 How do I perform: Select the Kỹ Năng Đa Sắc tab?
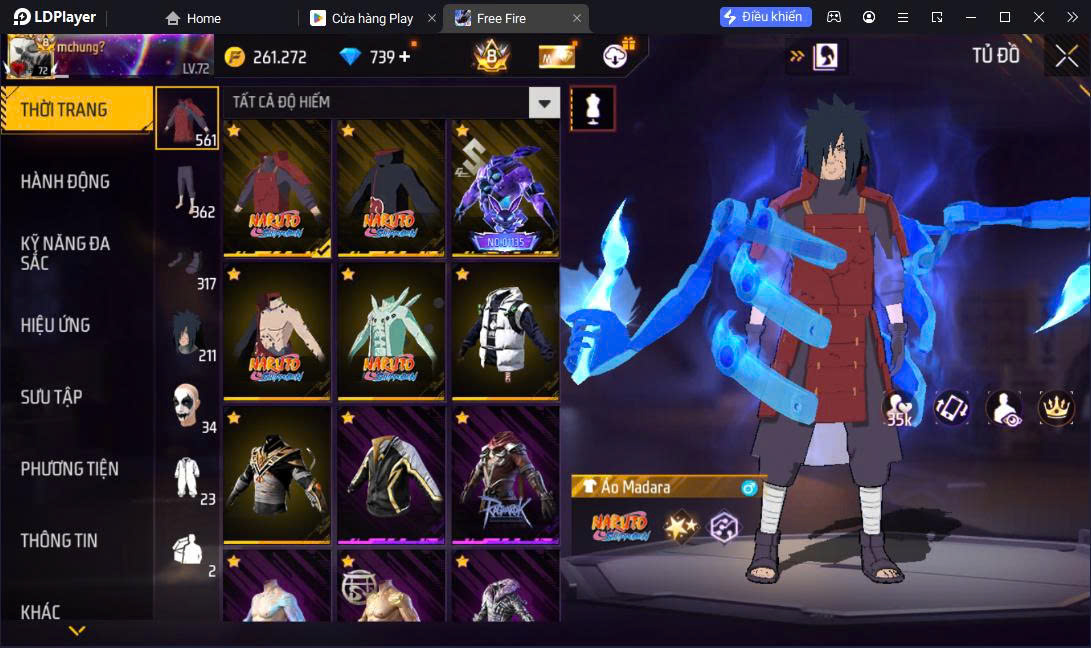pyautogui.click(x=66, y=253)
